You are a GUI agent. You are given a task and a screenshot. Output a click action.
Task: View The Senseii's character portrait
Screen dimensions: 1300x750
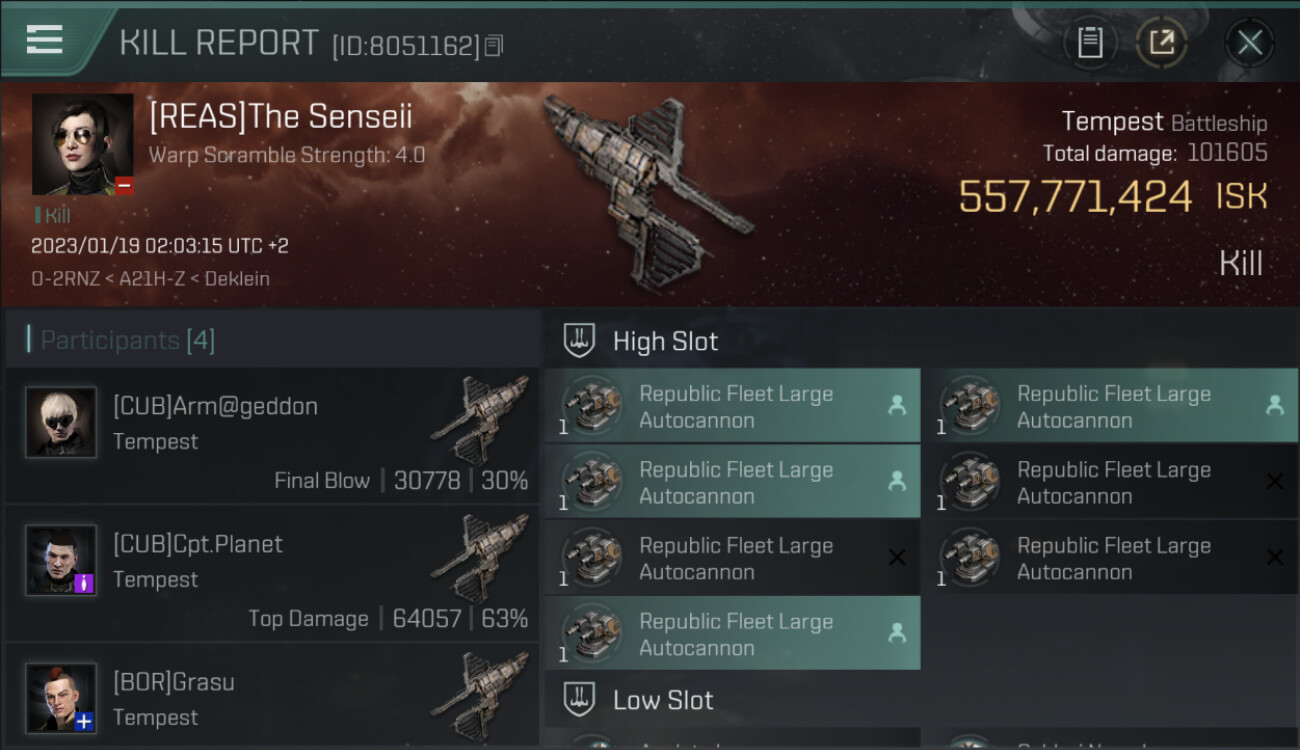click(x=82, y=144)
